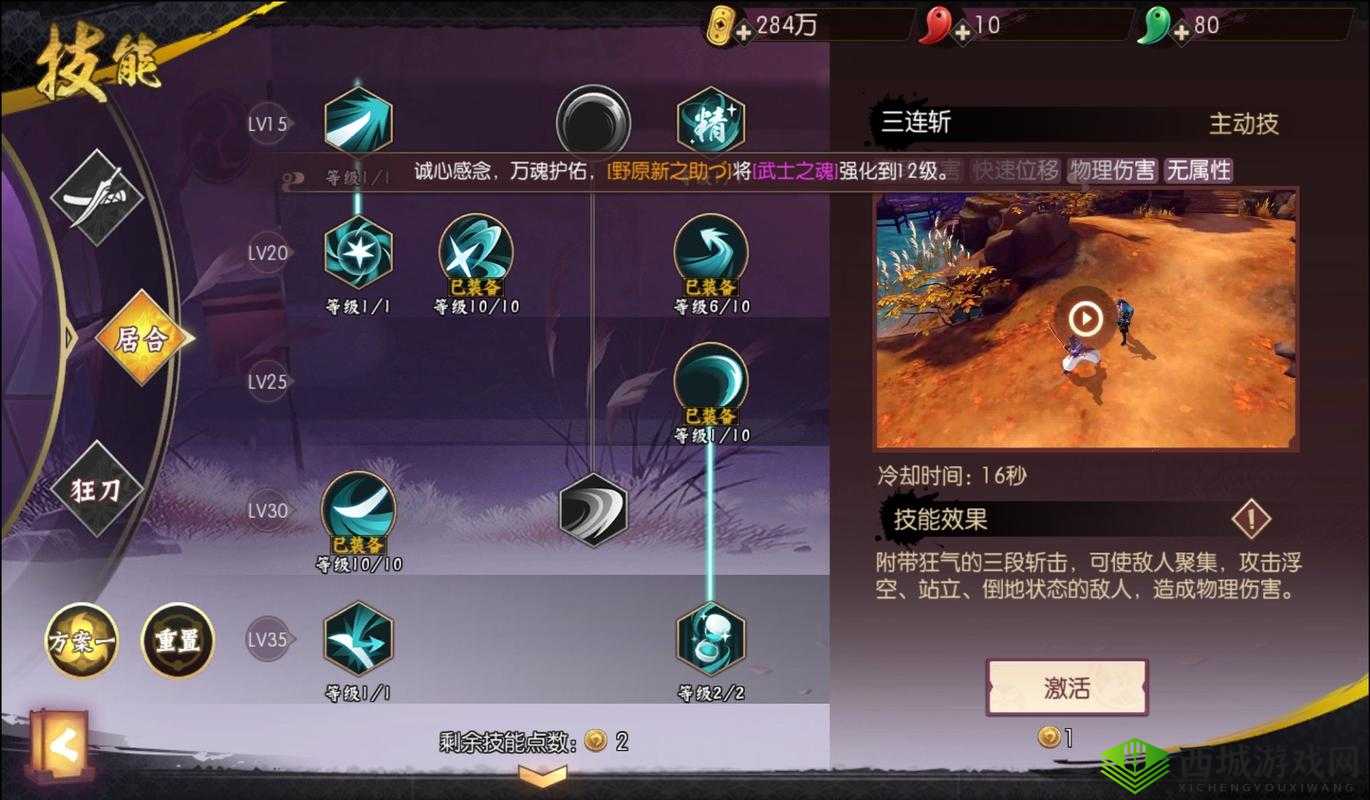Viewport: 1370px width, 800px height.
Task: Switch to the 主动技 tab
Action: 1246,125
